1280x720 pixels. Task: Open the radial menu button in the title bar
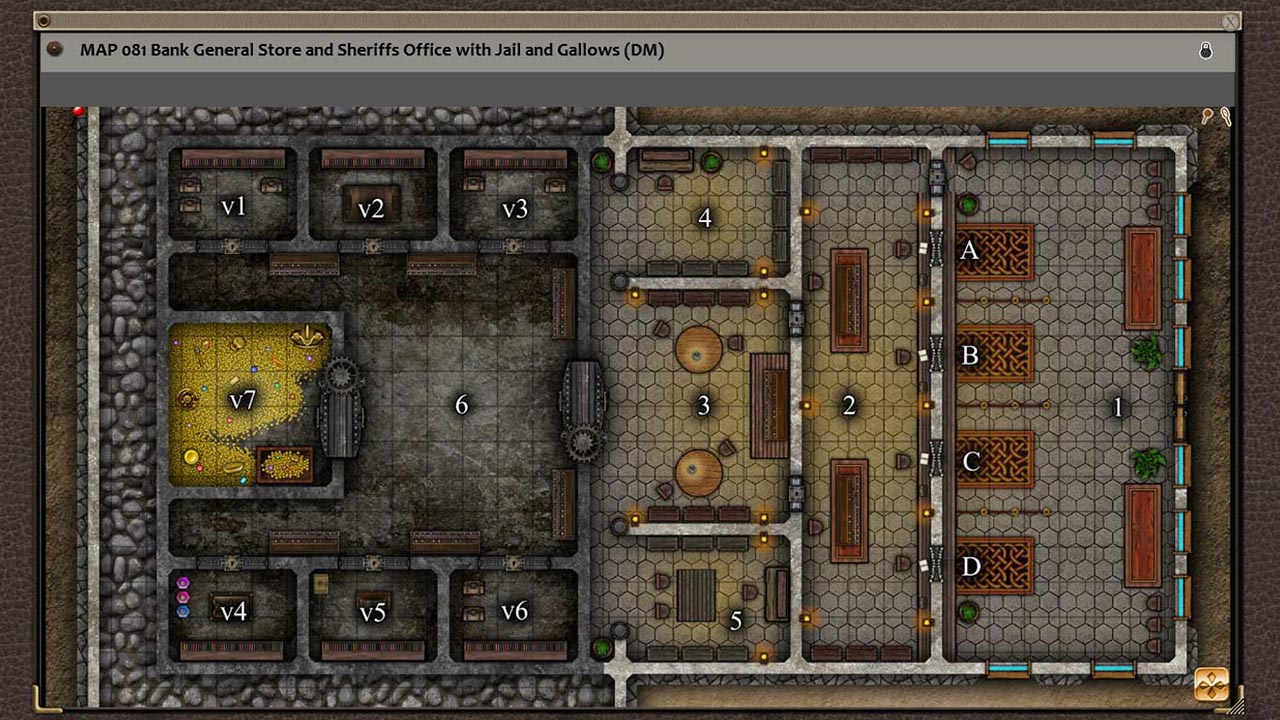54,50
